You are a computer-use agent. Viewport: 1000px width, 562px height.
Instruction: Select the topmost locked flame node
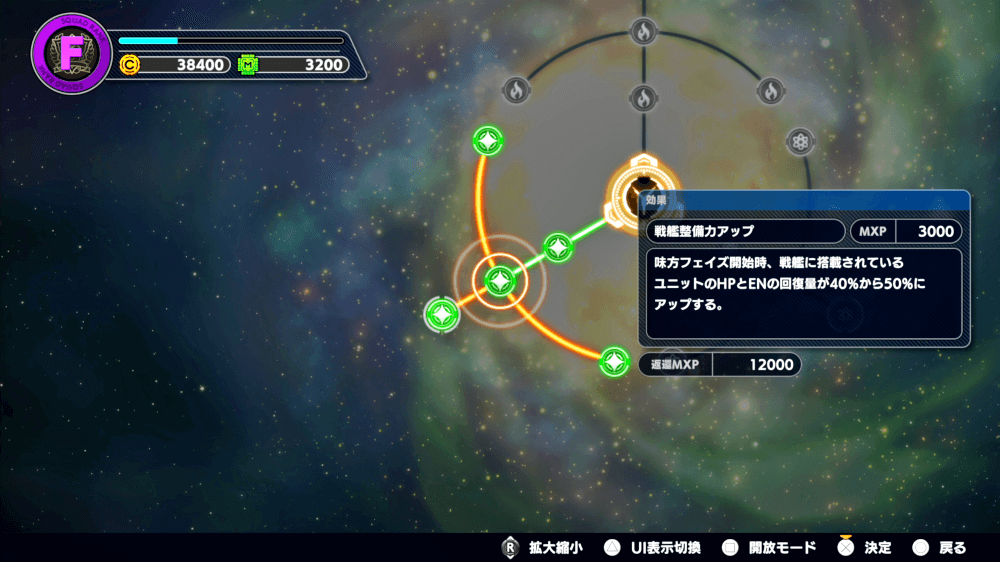[643, 31]
